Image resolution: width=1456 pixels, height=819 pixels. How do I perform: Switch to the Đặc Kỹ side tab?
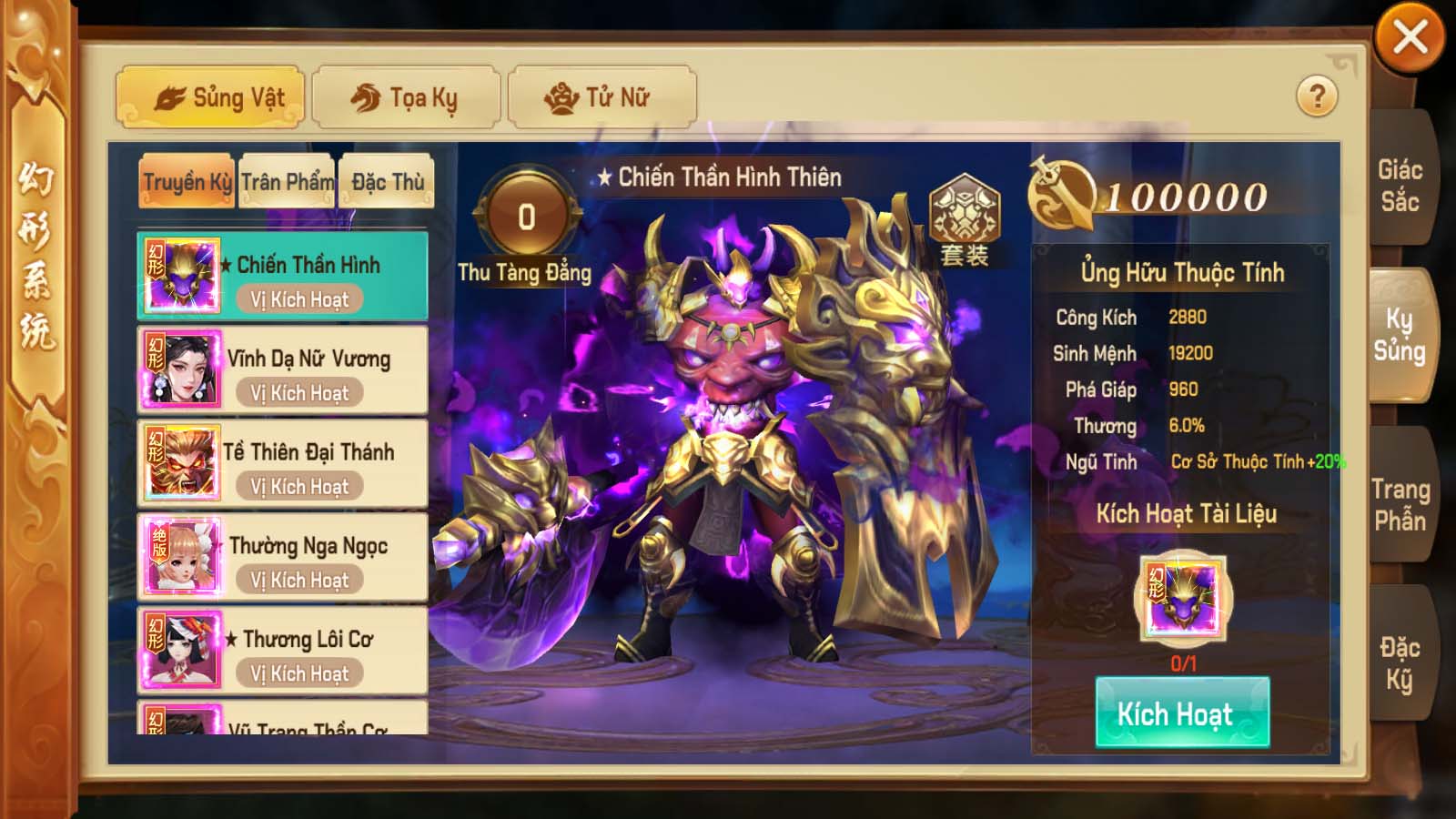pos(1400,663)
